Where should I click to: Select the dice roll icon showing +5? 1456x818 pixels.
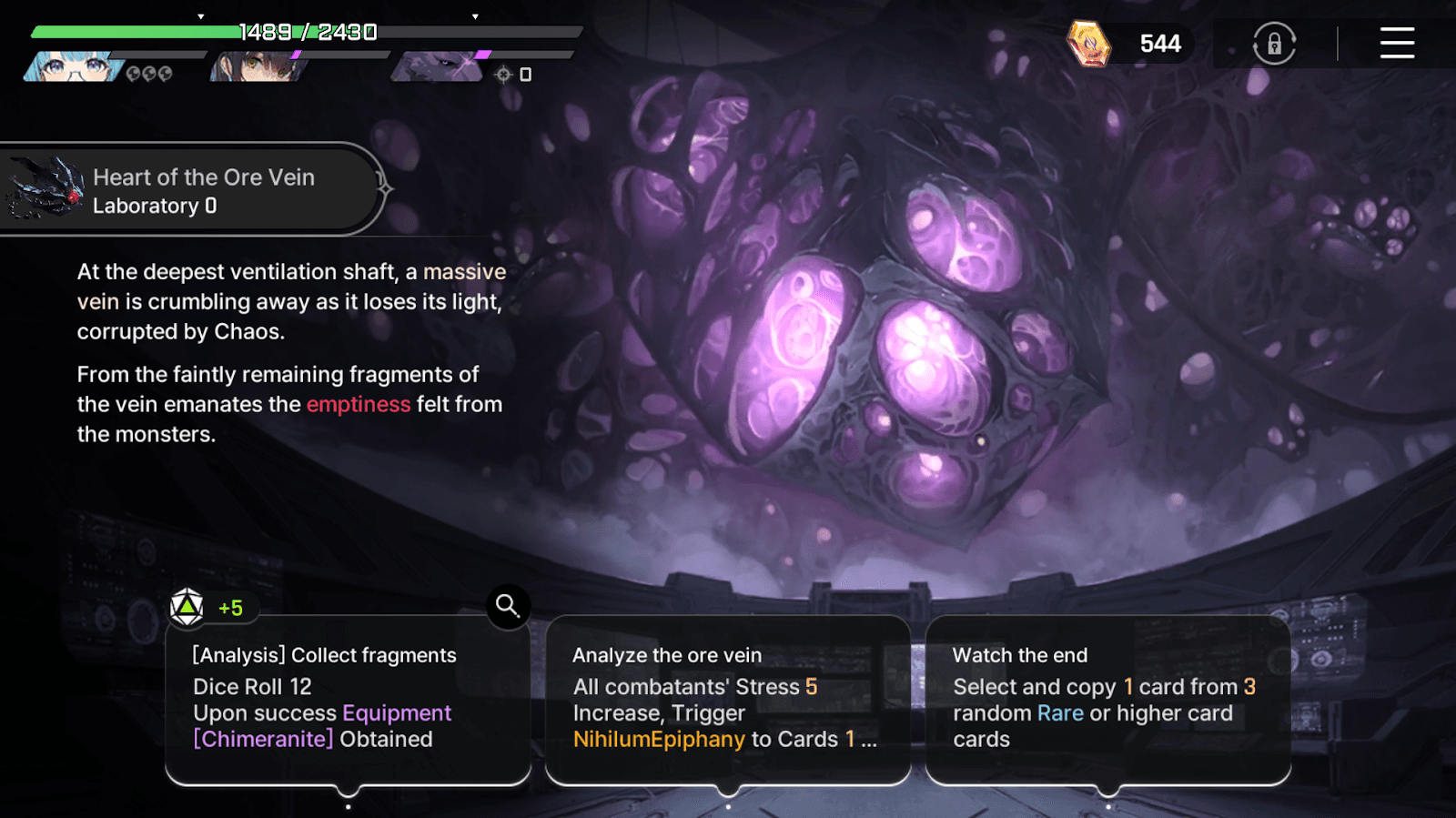point(187,607)
